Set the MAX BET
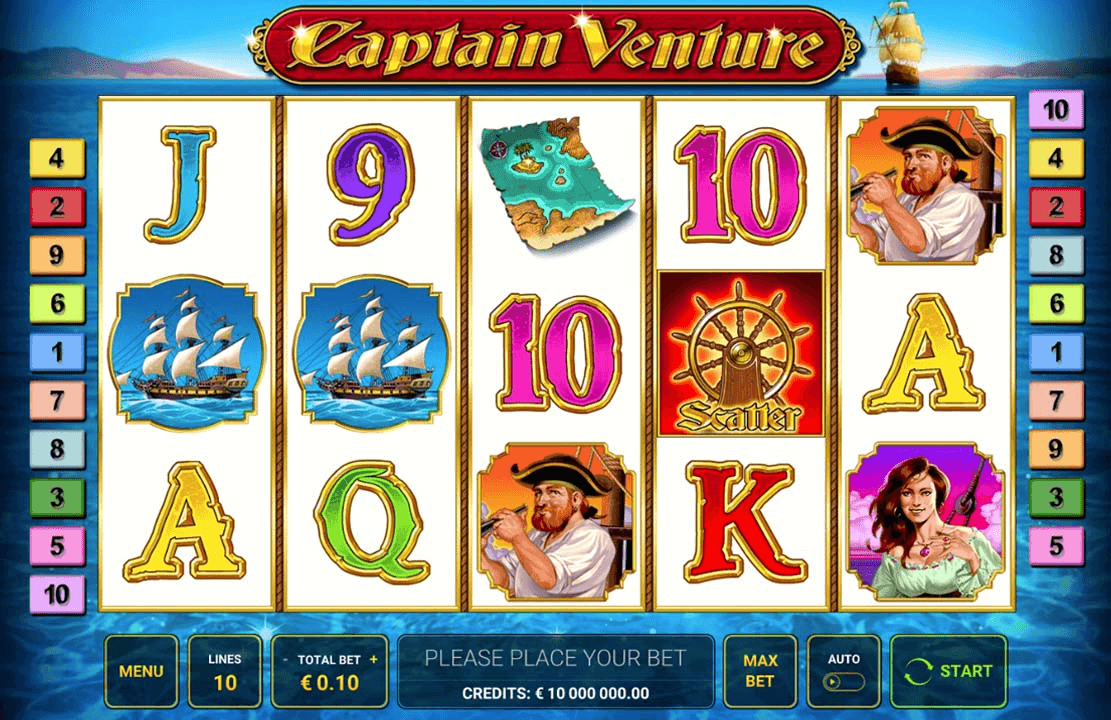The width and height of the screenshot is (1111, 720). coord(760,671)
